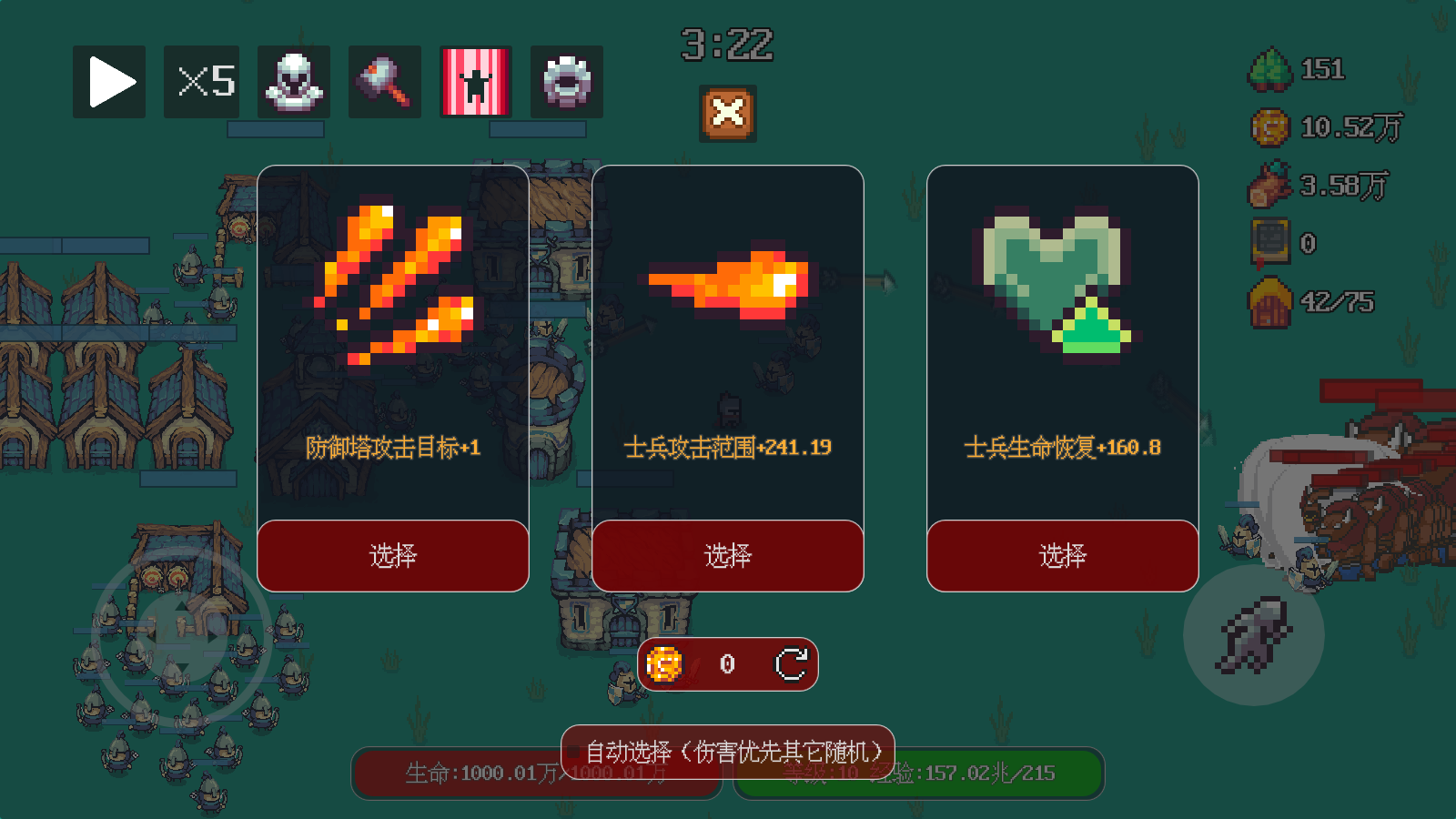This screenshot has height=819, width=1456.
Task: Close the upgrade selection with the X button
Action: [727, 112]
